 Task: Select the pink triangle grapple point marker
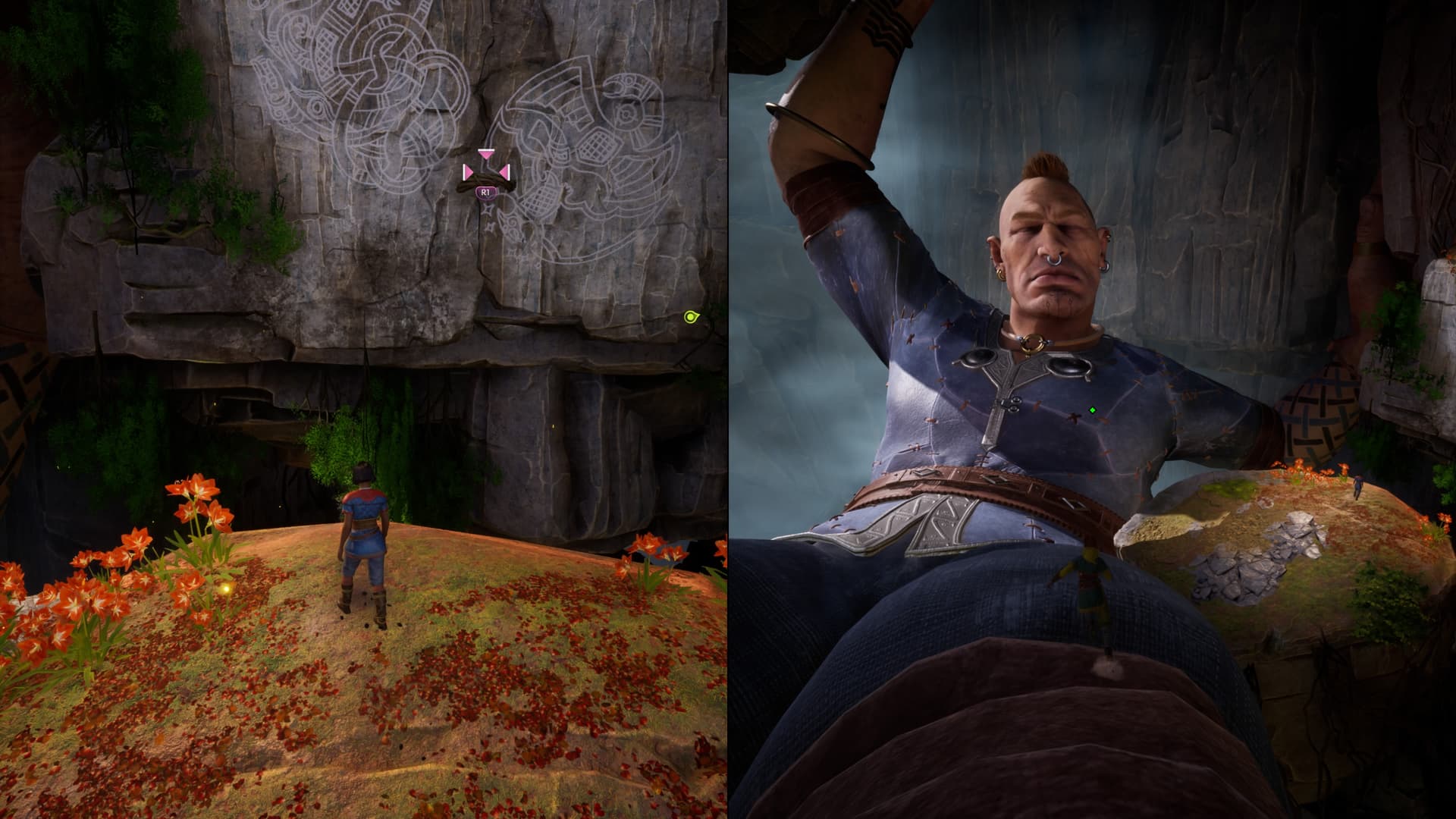click(x=486, y=170)
